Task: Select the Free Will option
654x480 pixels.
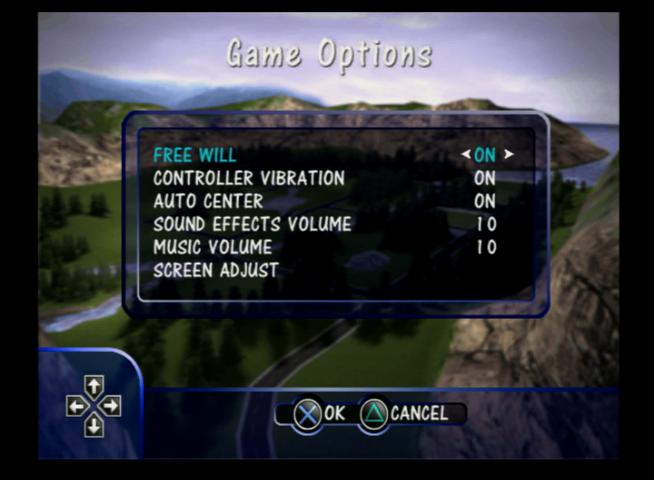Action: point(195,155)
